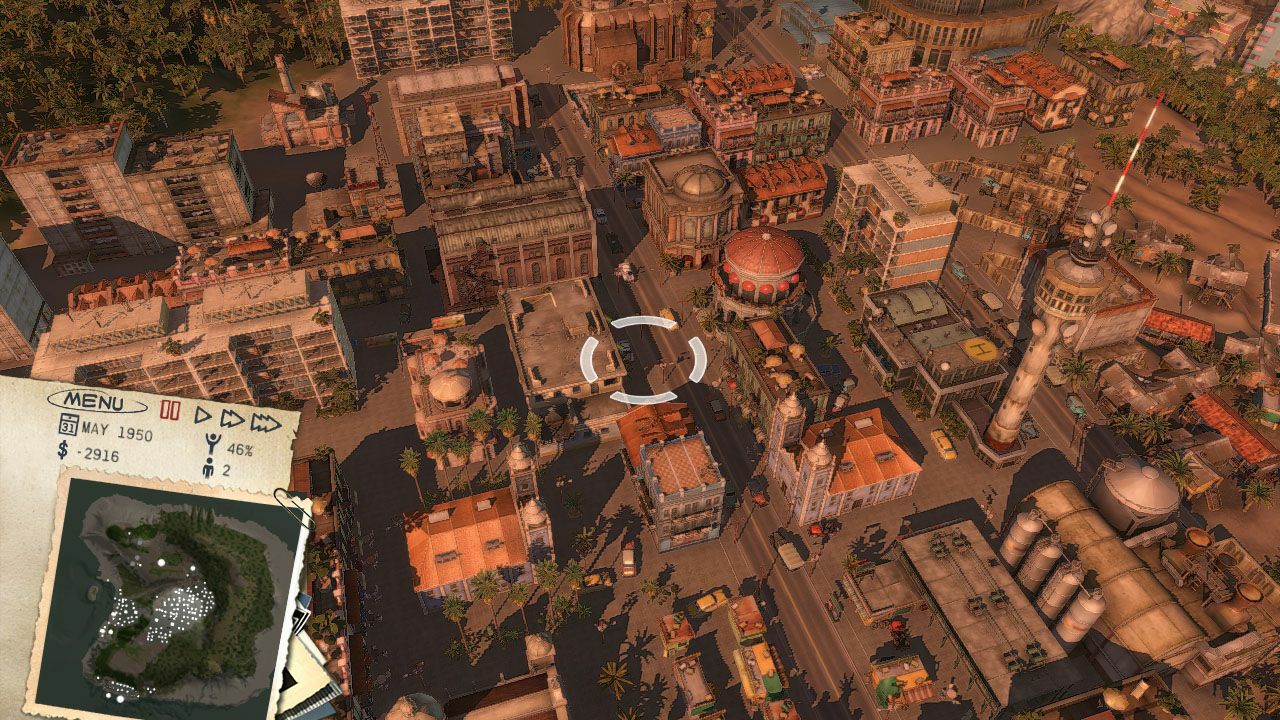Viewport: 1280px width, 720px height.
Task: Click the dollar sign treasury indicator
Action: (63, 452)
